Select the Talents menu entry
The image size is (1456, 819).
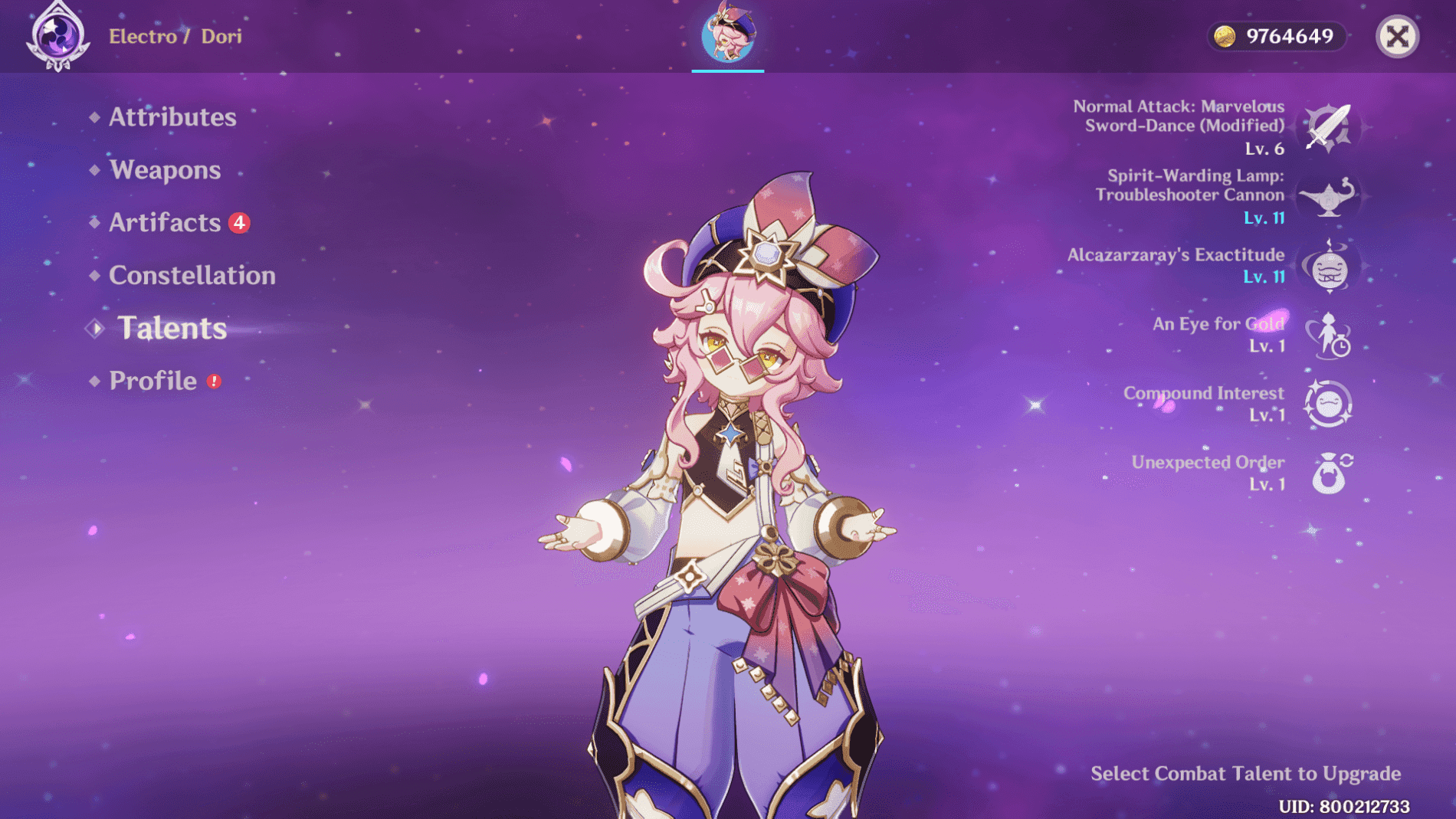(172, 329)
